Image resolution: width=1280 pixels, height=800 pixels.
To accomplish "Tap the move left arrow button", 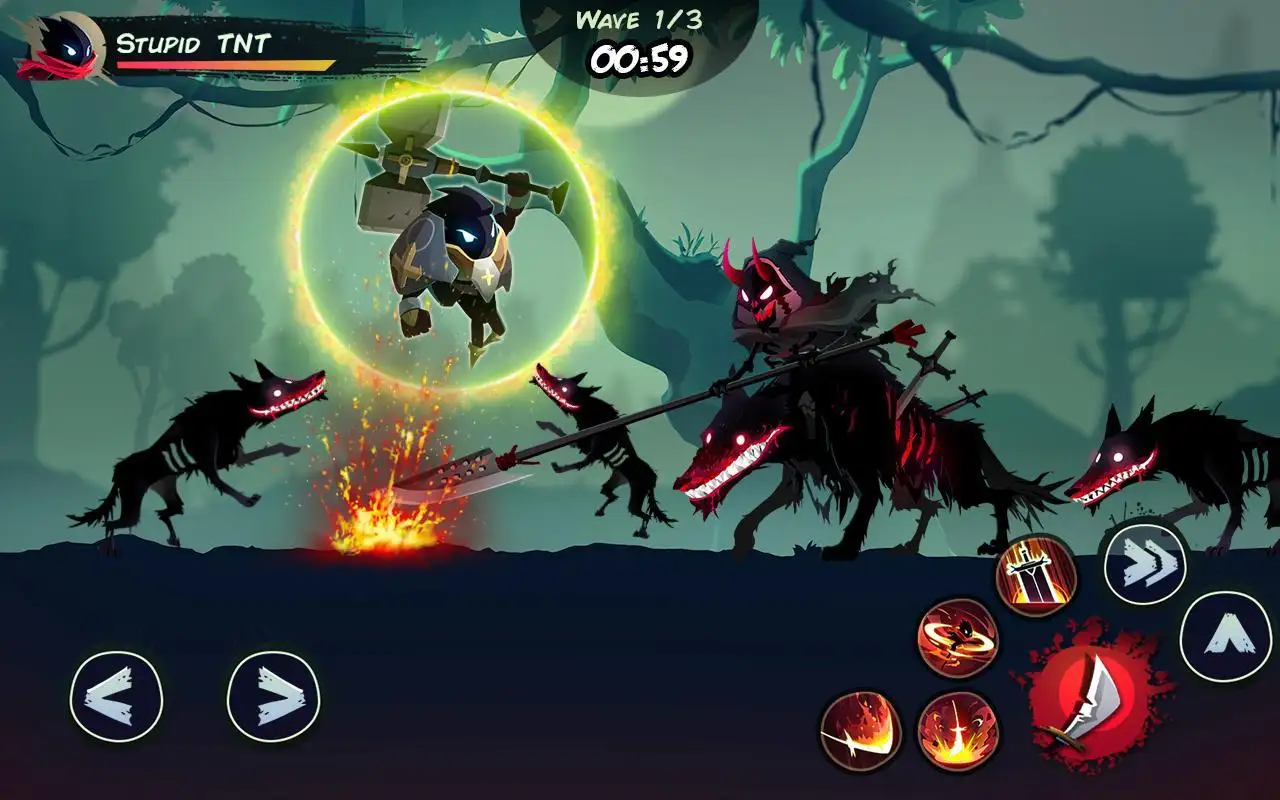I will click(x=116, y=696).
